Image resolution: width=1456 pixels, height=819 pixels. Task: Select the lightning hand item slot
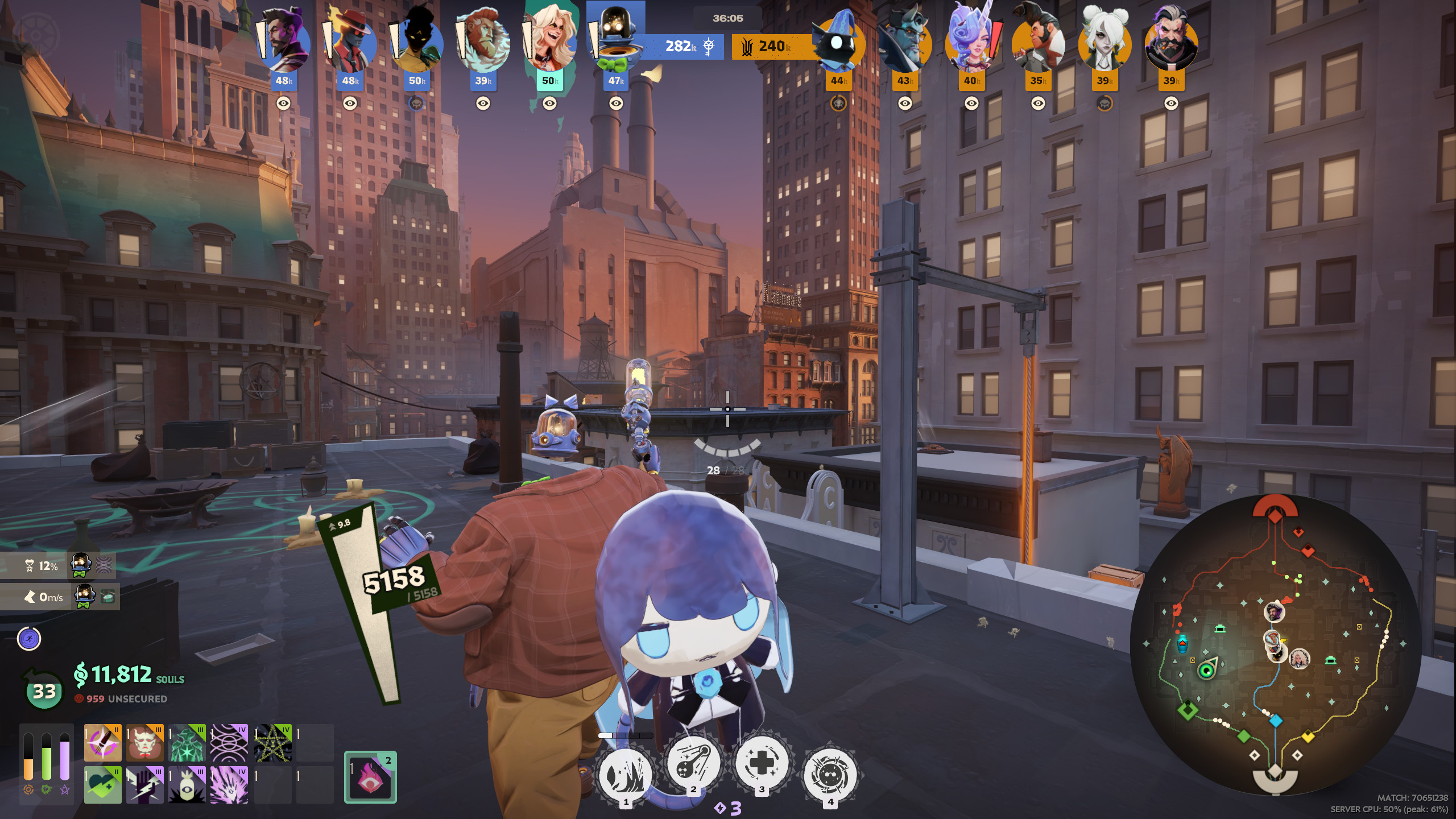pyautogui.click(x=144, y=785)
